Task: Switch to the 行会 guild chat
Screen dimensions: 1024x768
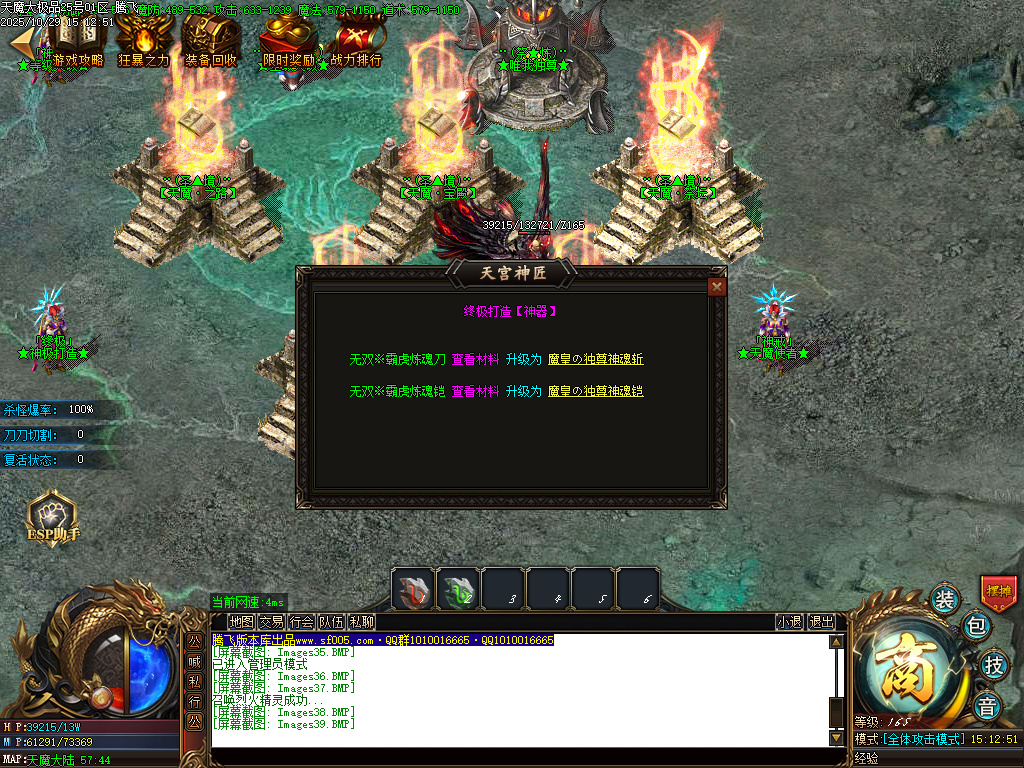Action: pos(301,622)
